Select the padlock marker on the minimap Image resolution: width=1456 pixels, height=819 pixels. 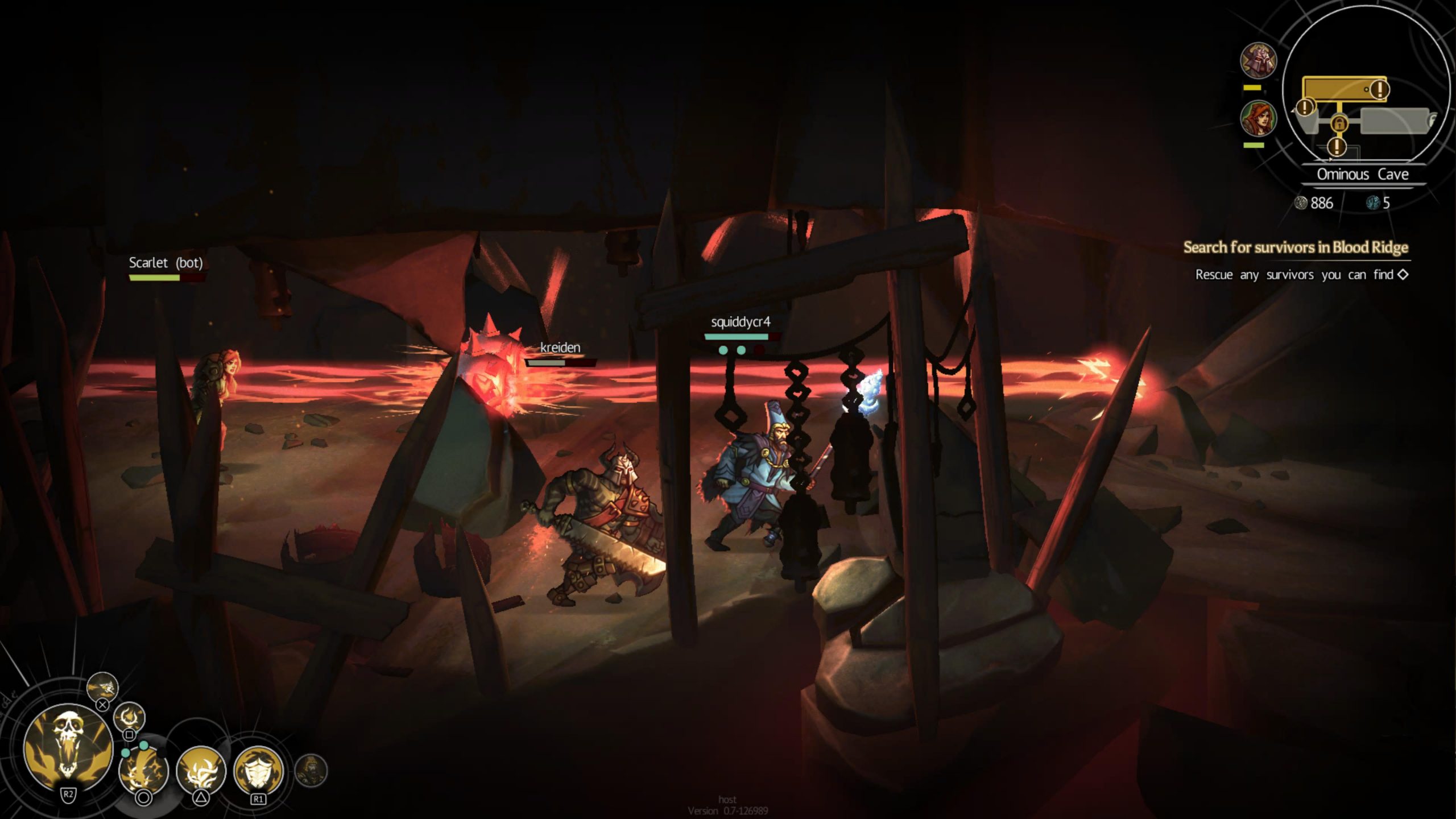tap(1339, 123)
